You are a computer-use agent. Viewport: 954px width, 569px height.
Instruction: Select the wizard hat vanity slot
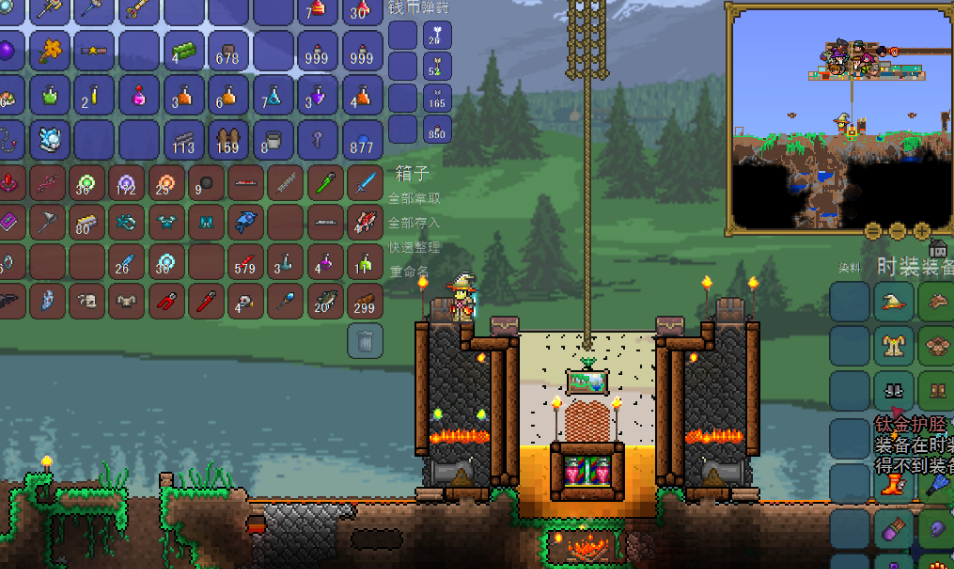click(894, 302)
